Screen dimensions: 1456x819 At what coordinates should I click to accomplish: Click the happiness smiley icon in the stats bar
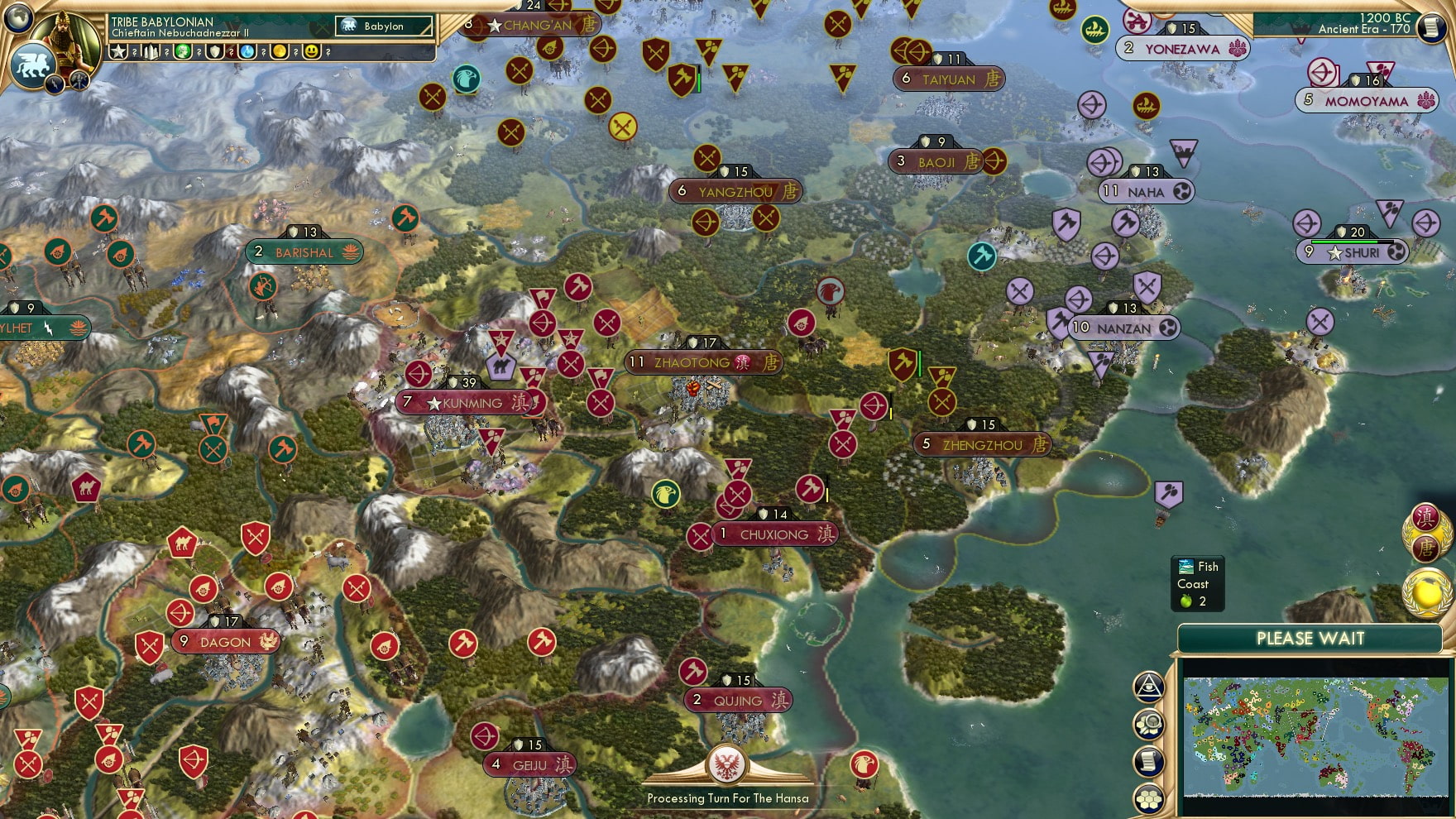(x=310, y=51)
